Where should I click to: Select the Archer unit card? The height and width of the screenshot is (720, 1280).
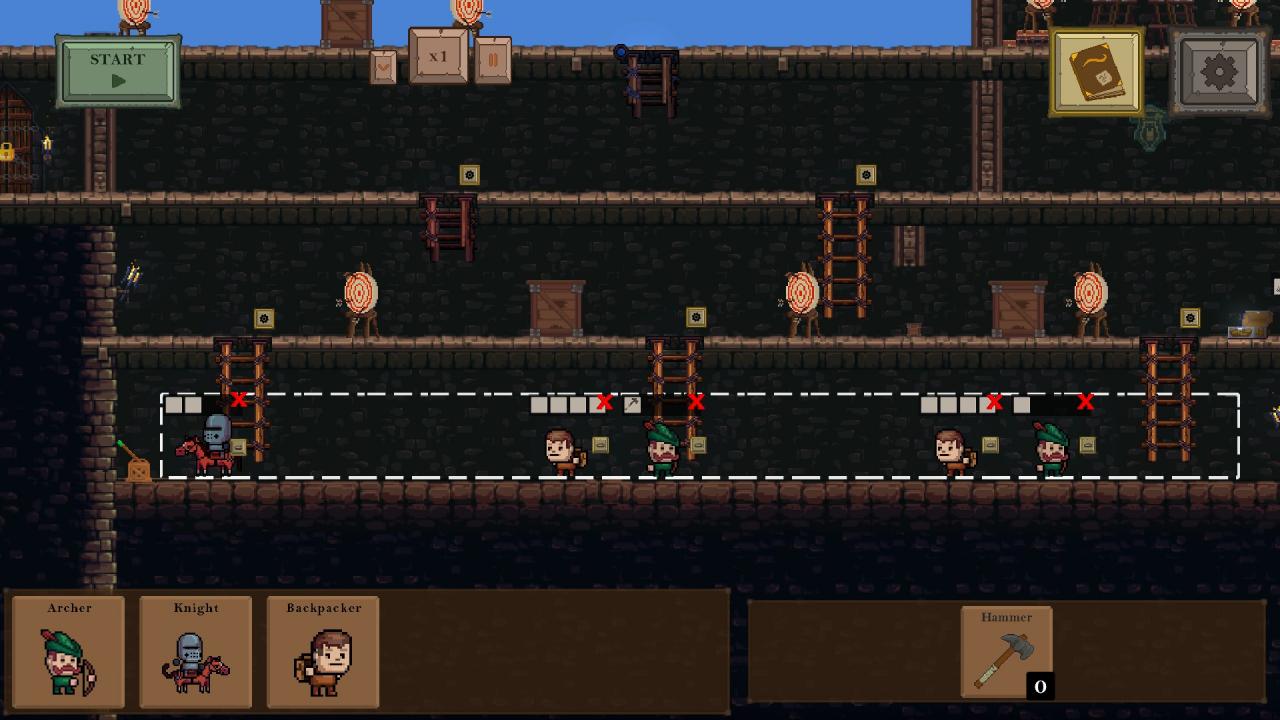click(x=69, y=652)
